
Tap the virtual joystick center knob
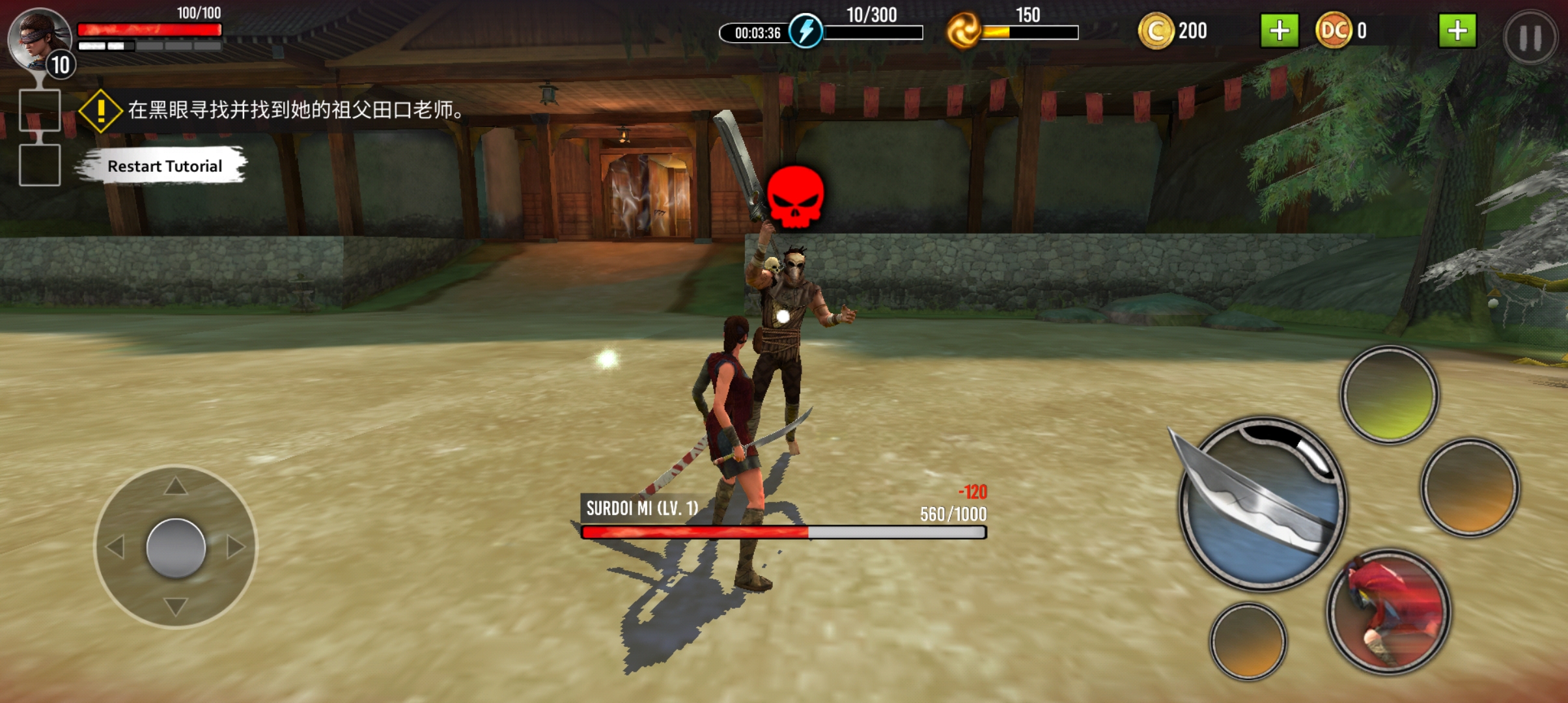tap(176, 548)
